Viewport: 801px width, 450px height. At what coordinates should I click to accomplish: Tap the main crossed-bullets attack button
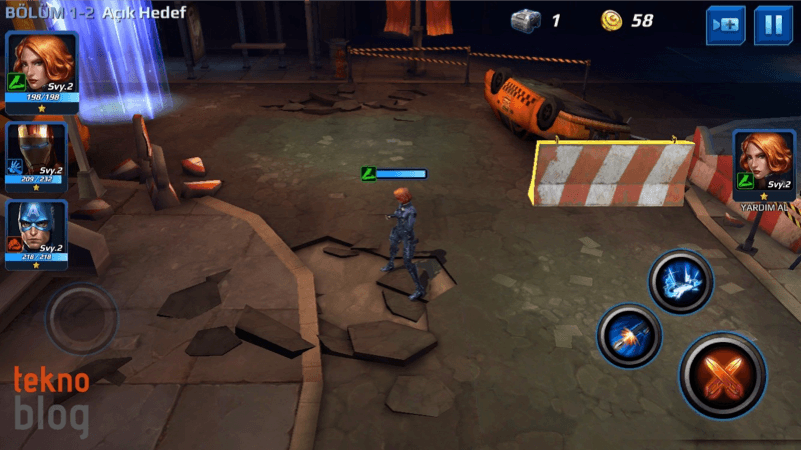click(722, 374)
